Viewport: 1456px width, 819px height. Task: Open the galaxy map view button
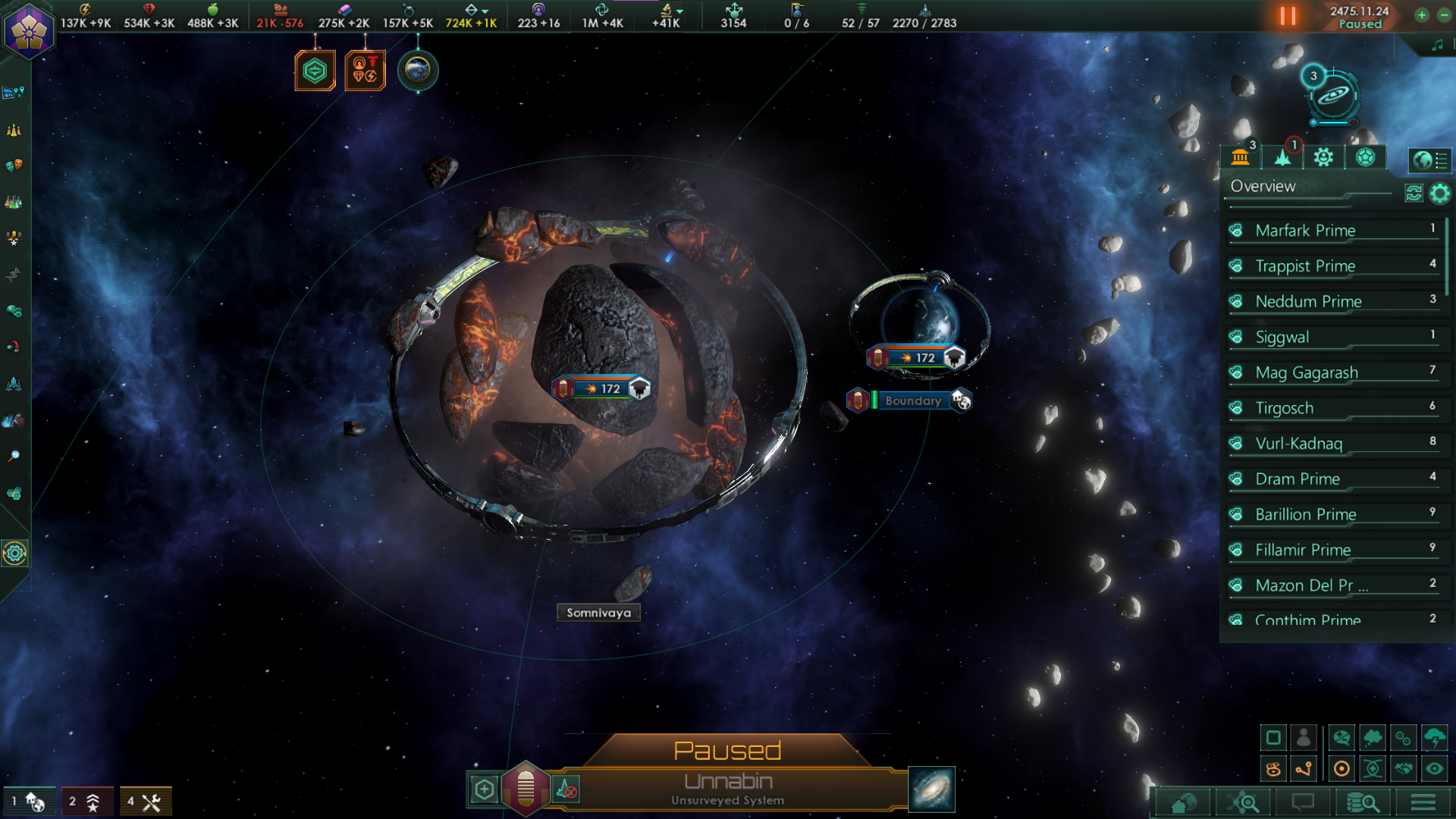click(931, 789)
